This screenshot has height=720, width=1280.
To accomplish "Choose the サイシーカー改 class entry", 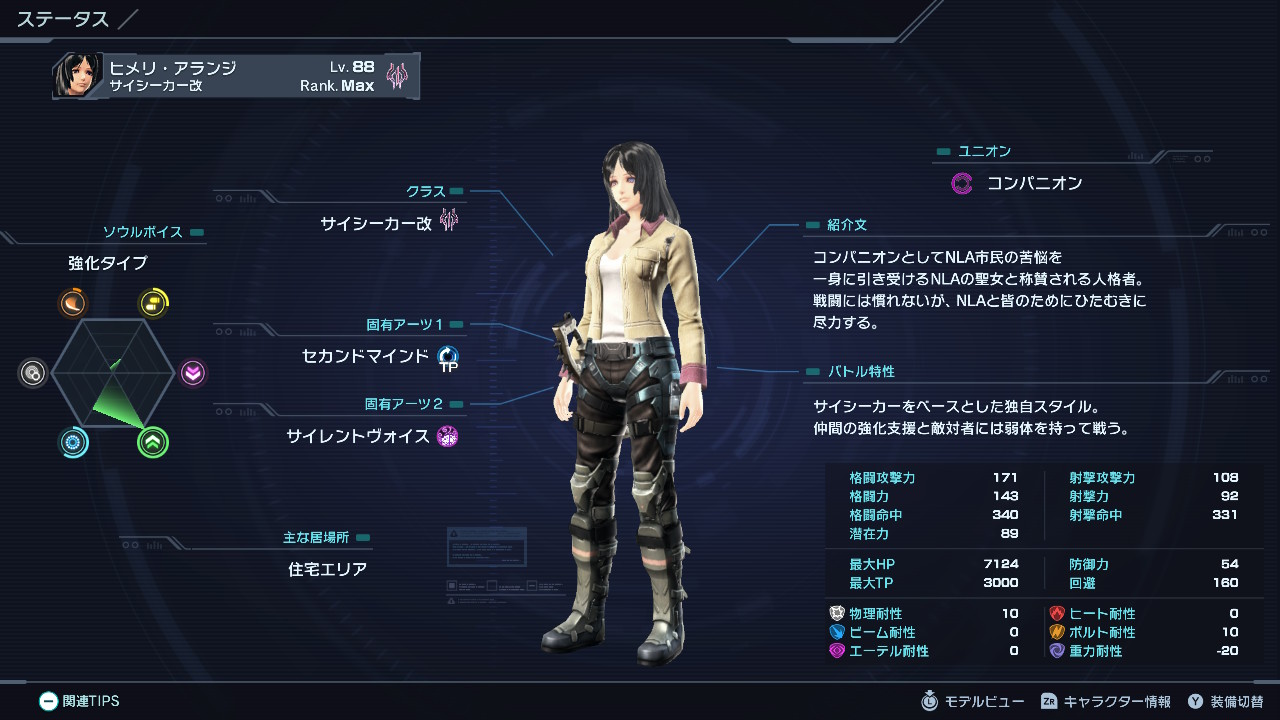I will tap(376, 223).
